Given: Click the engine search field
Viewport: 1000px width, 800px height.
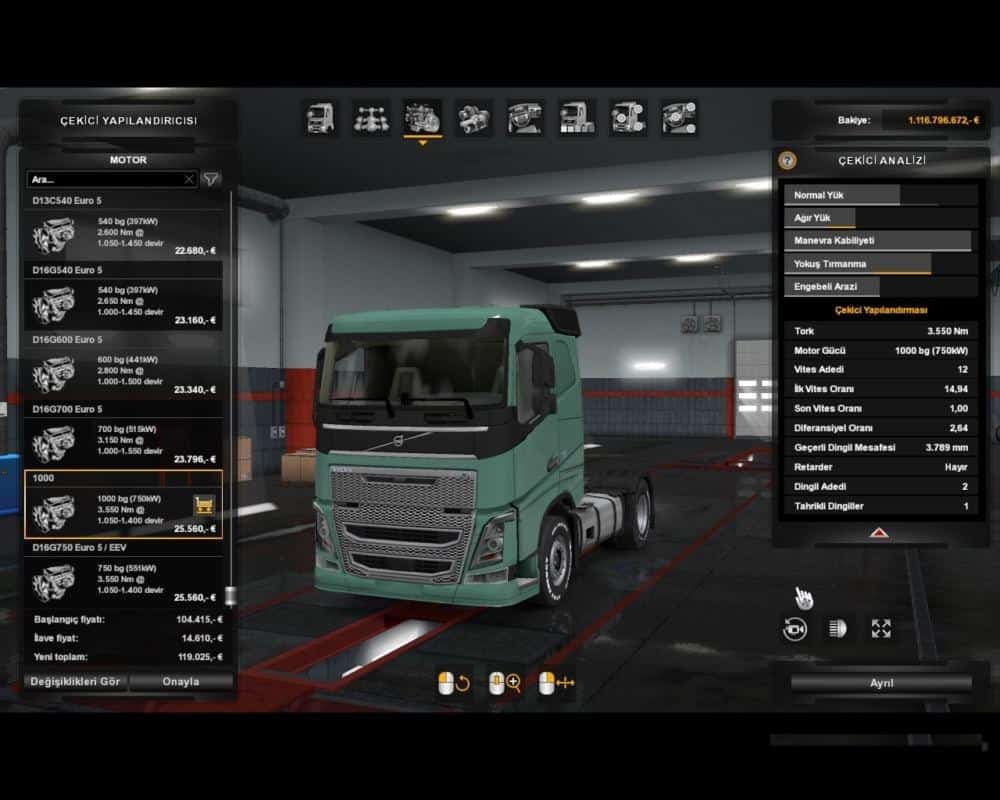Looking at the screenshot, I should pyautogui.click(x=104, y=180).
